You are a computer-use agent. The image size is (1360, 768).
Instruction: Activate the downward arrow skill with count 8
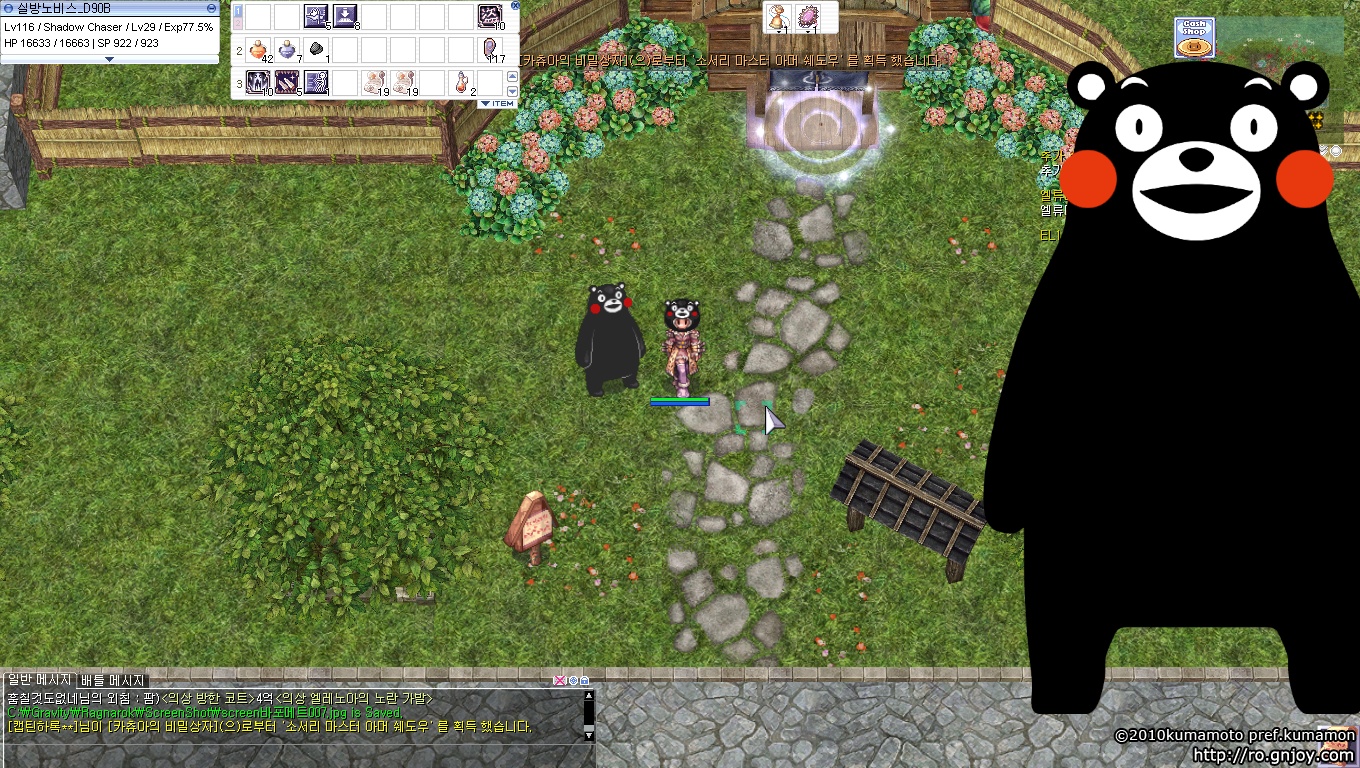345,16
